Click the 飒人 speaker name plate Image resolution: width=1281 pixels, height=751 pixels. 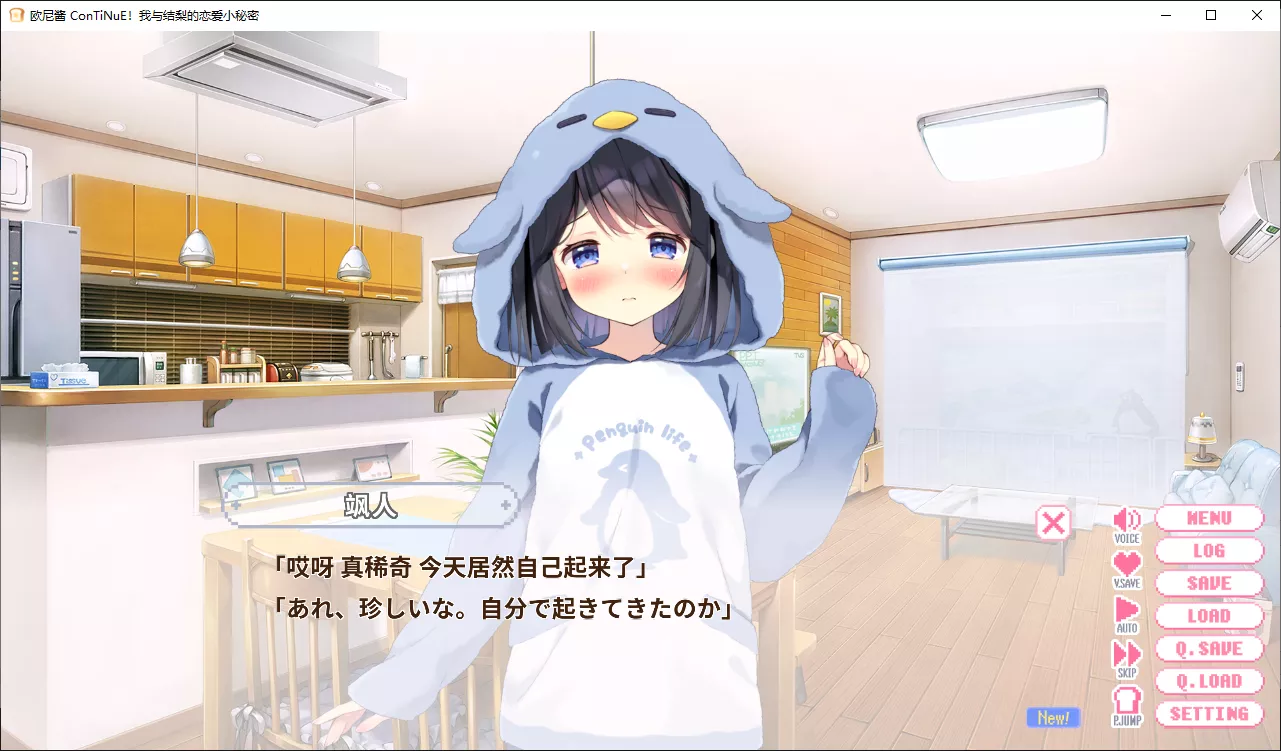pyautogui.click(x=372, y=507)
